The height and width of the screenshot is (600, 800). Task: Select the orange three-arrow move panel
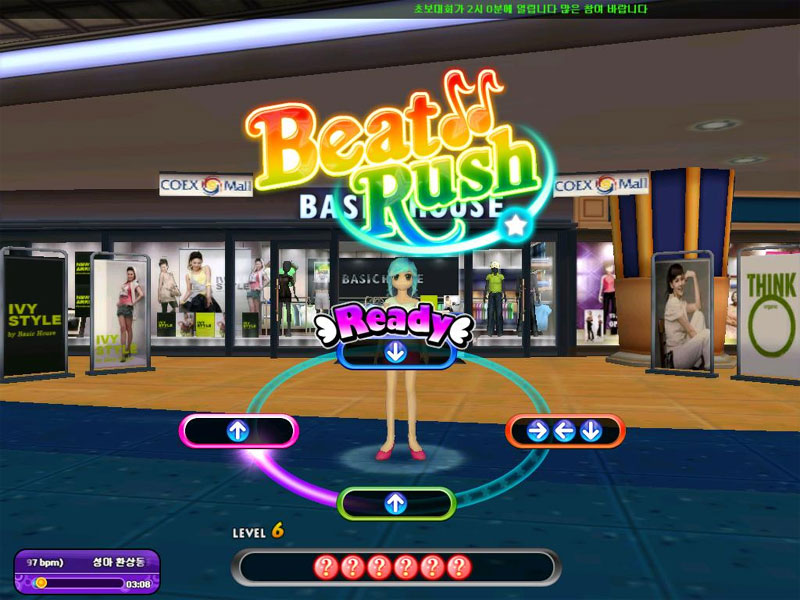pos(565,431)
